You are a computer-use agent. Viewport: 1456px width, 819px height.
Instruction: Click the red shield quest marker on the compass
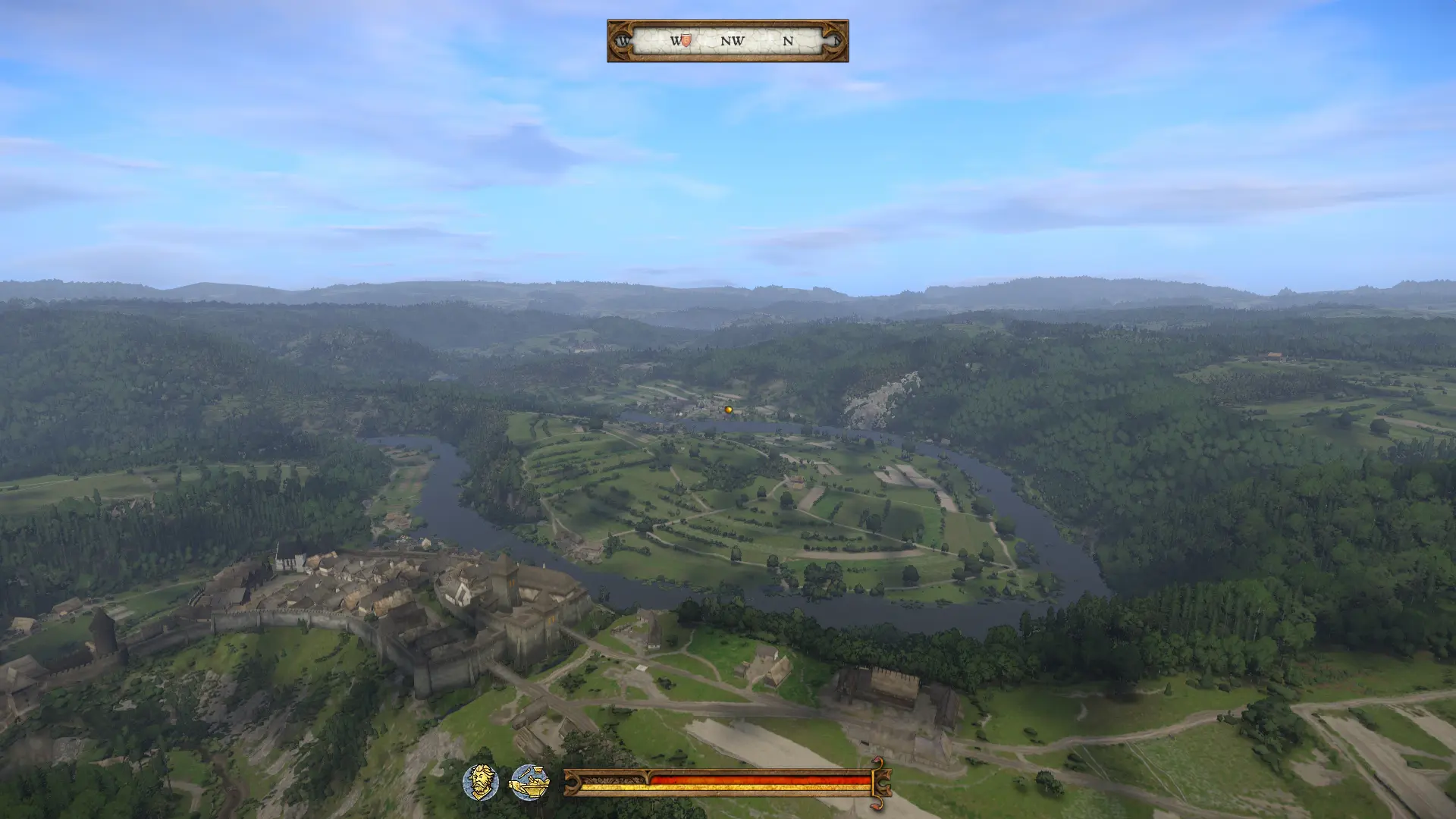[x=685, y=41]
